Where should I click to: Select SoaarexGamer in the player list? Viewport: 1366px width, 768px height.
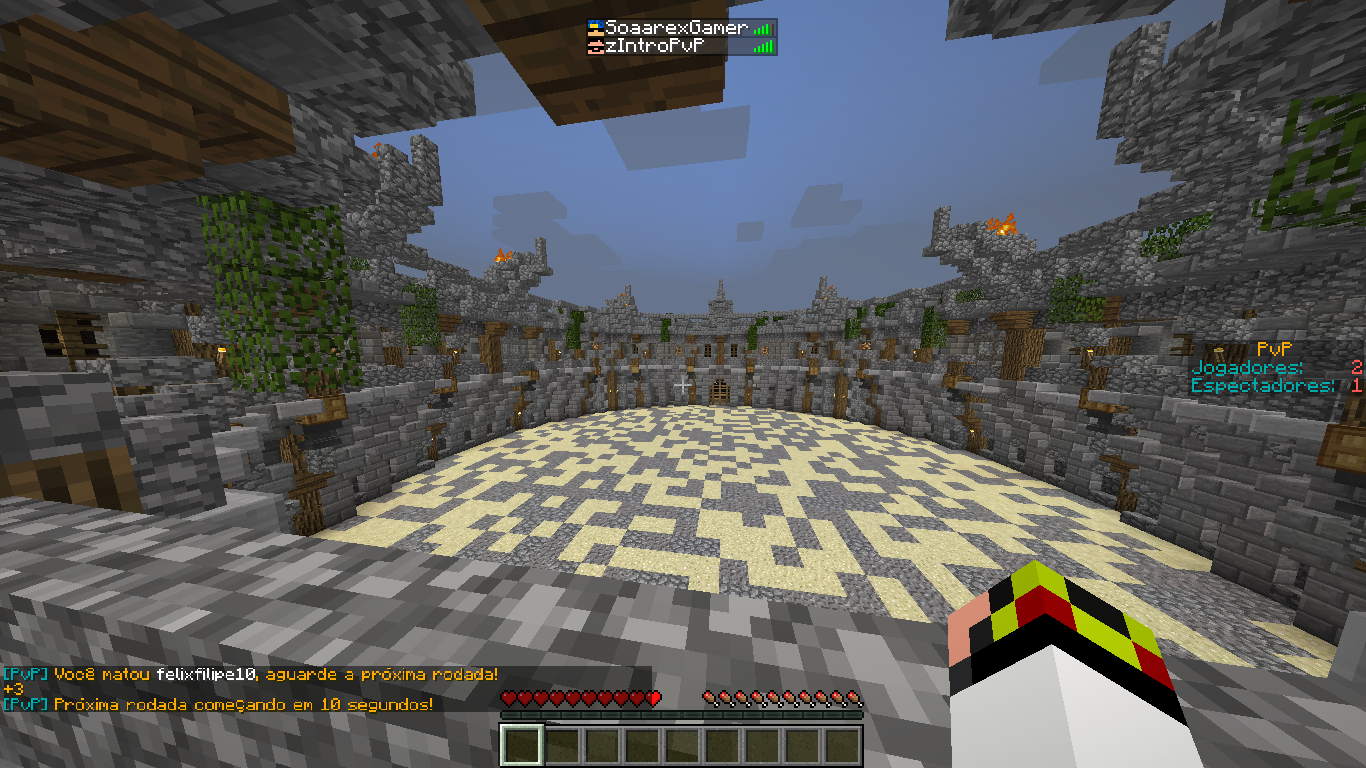[x=676, y=29]
